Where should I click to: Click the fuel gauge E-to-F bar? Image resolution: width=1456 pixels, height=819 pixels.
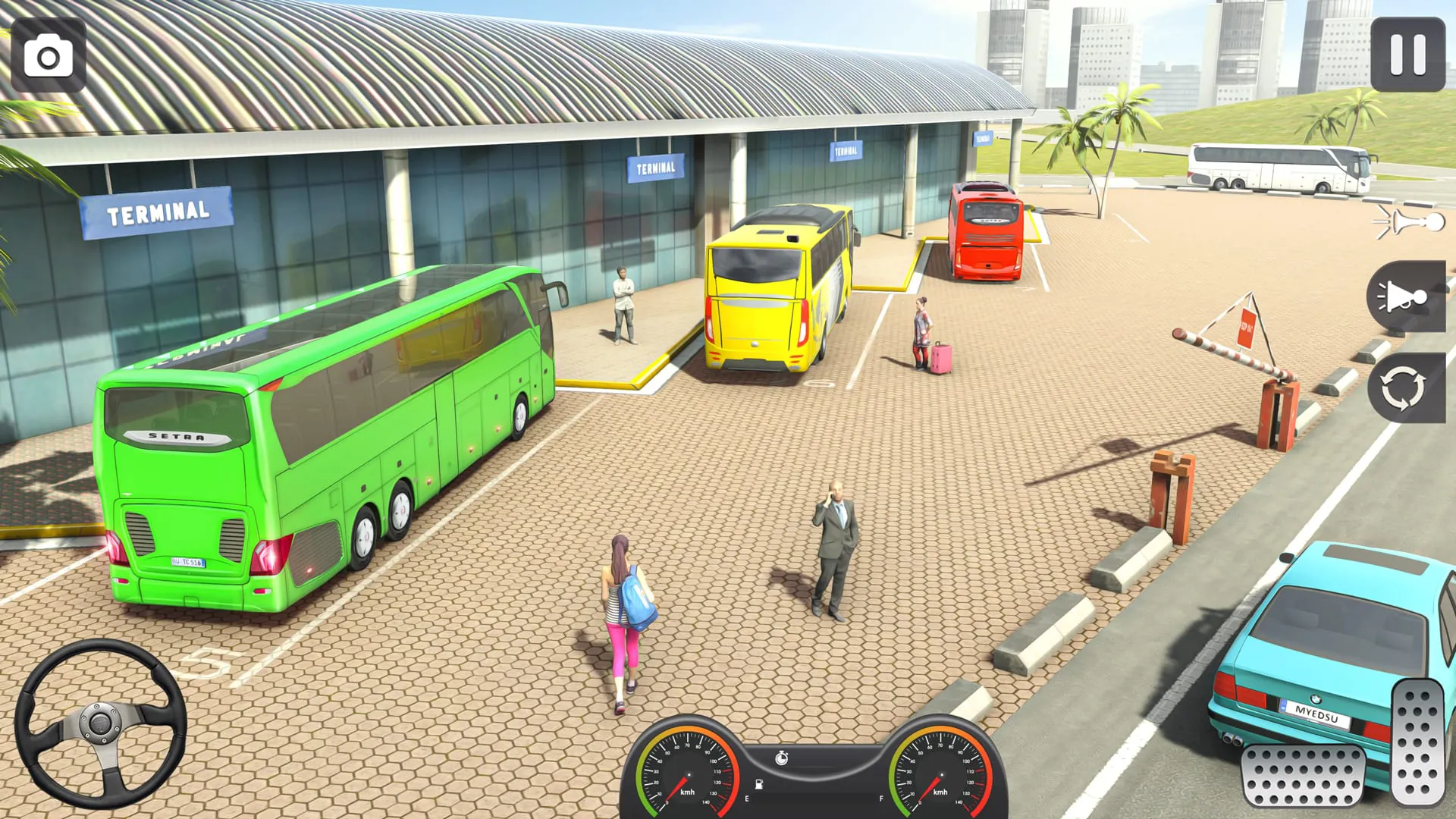coord(814,799)
